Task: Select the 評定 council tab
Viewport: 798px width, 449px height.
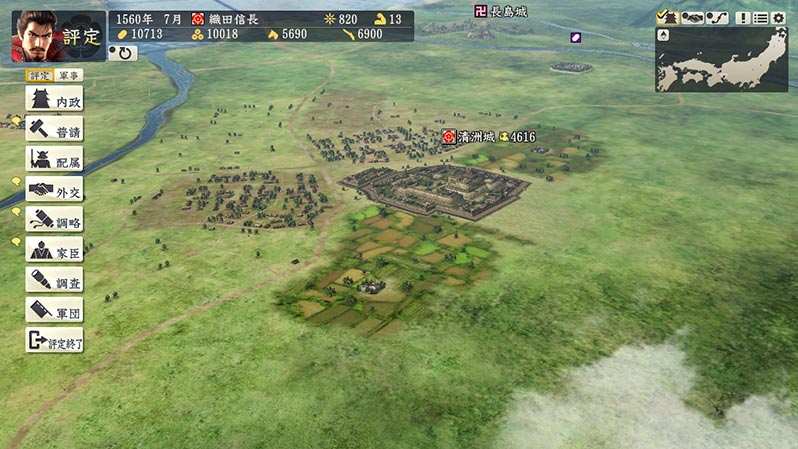Action: click(39, 75)
